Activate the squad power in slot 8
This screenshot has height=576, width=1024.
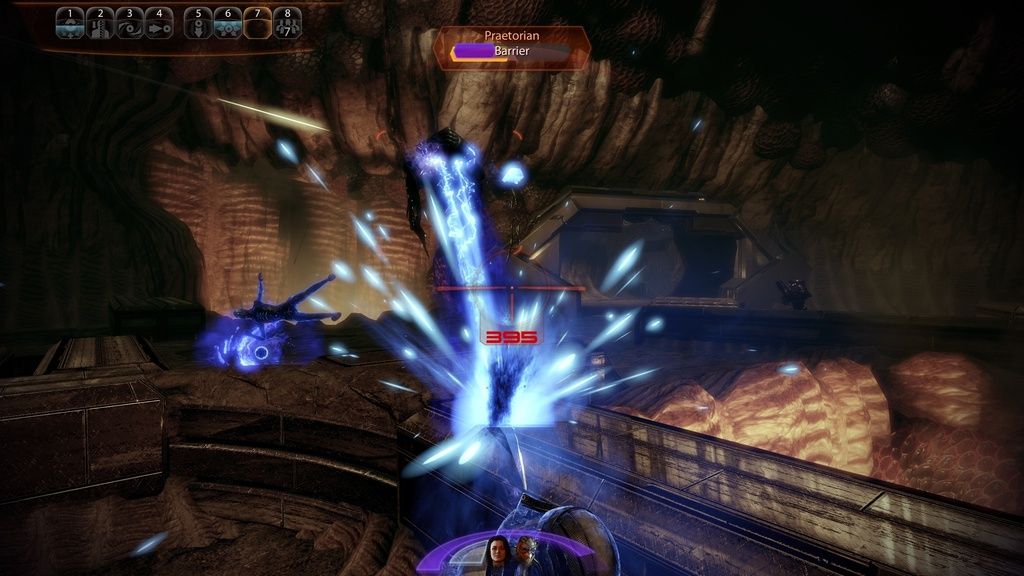click(288, 23)
